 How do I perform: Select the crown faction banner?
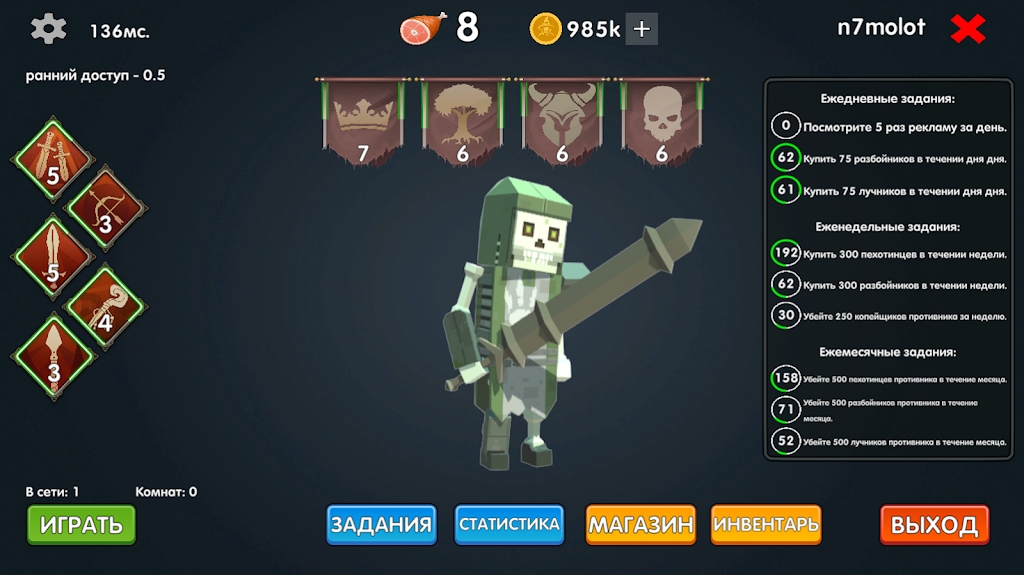(363, 120)
